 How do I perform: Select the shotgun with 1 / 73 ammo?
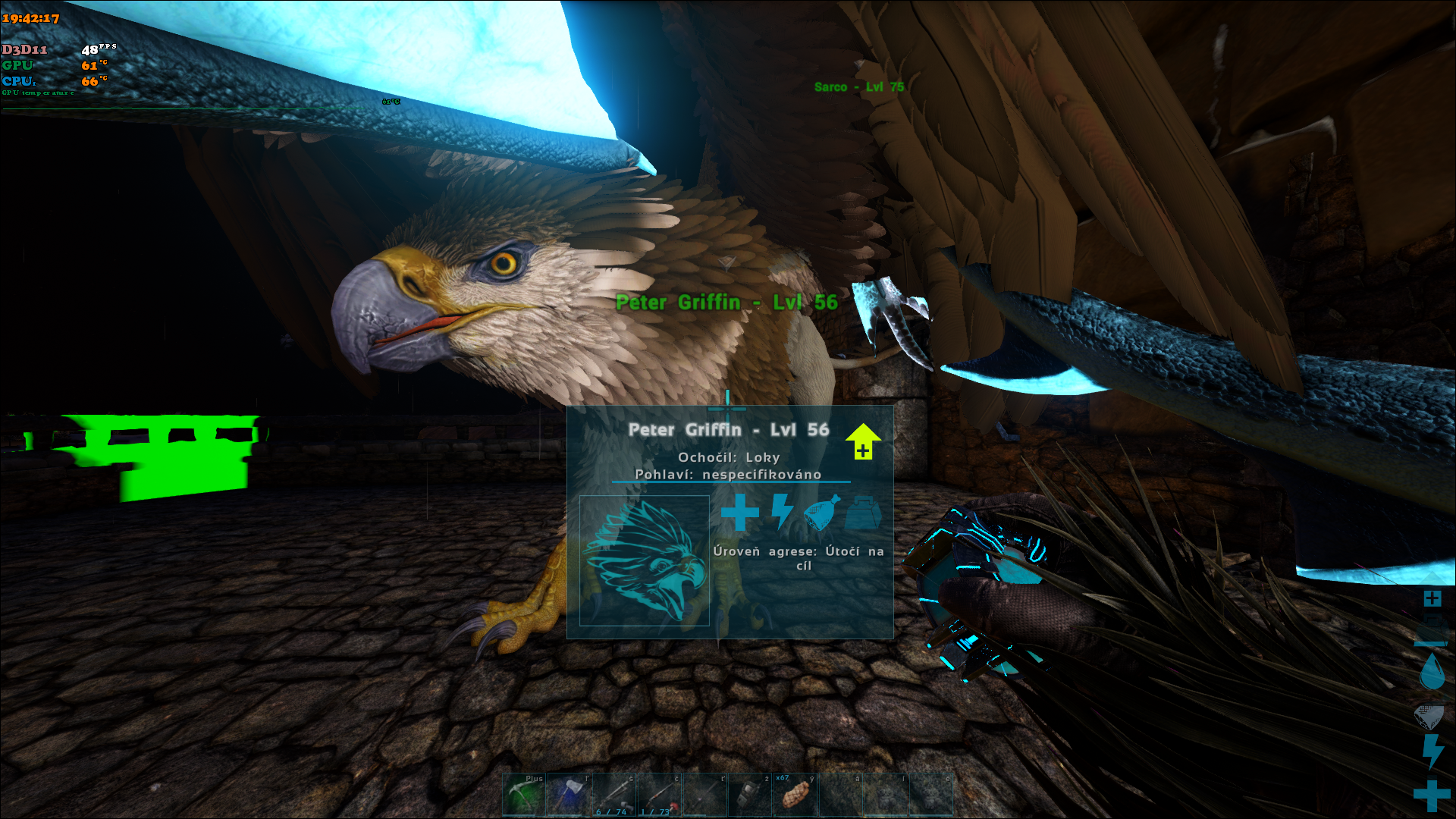(x=660, y=795)
